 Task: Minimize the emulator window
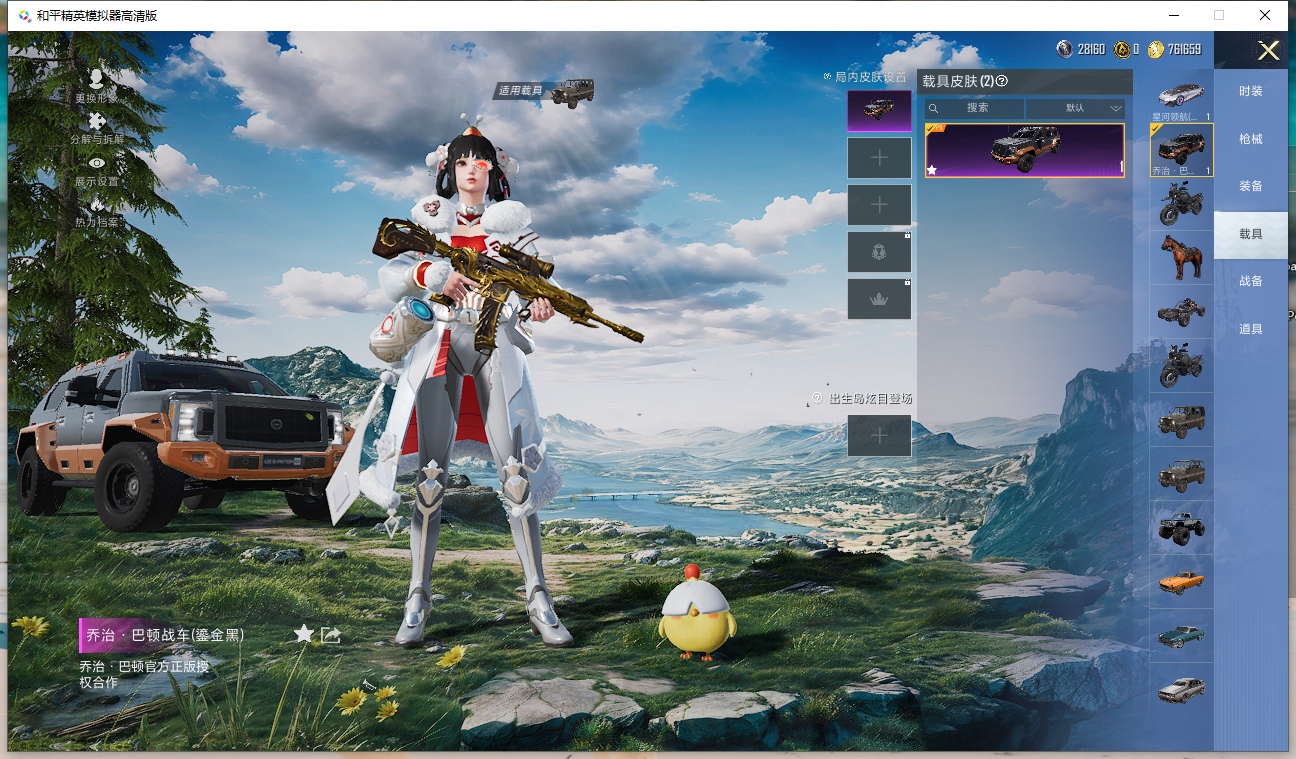[1172, 15]
